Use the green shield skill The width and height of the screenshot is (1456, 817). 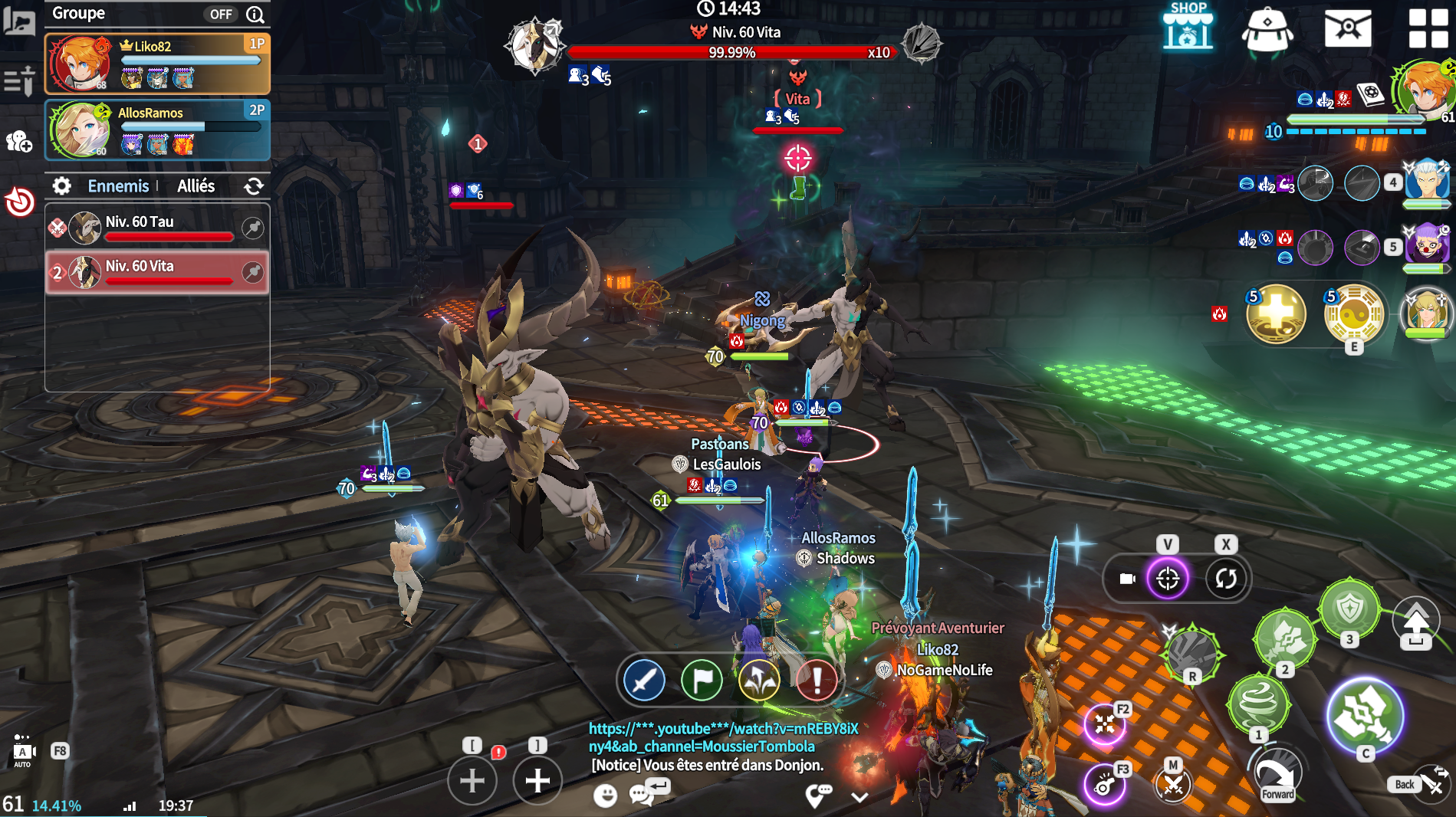click(x=1349, y=610)
